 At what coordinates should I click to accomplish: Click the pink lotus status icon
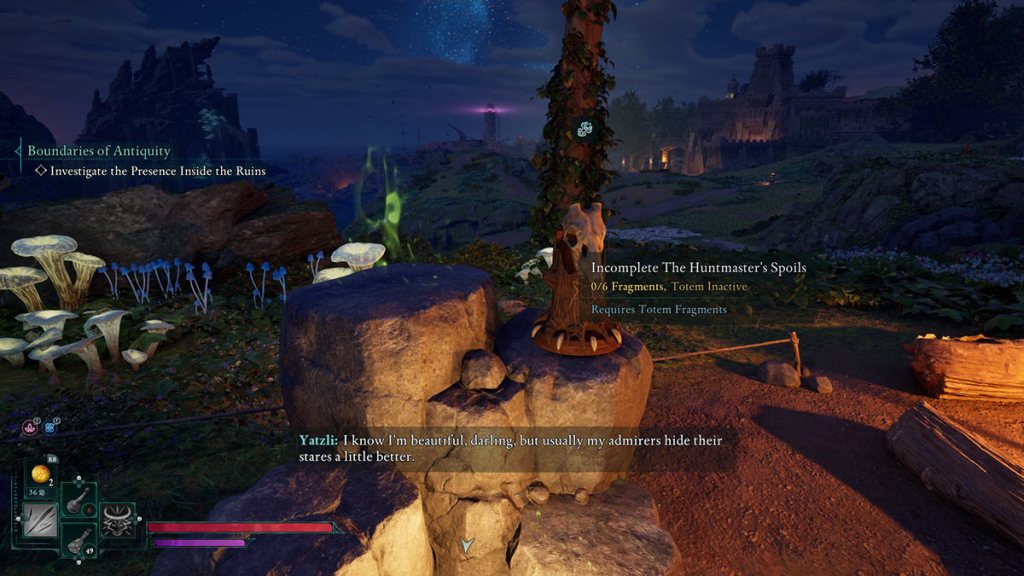(30, 427)
